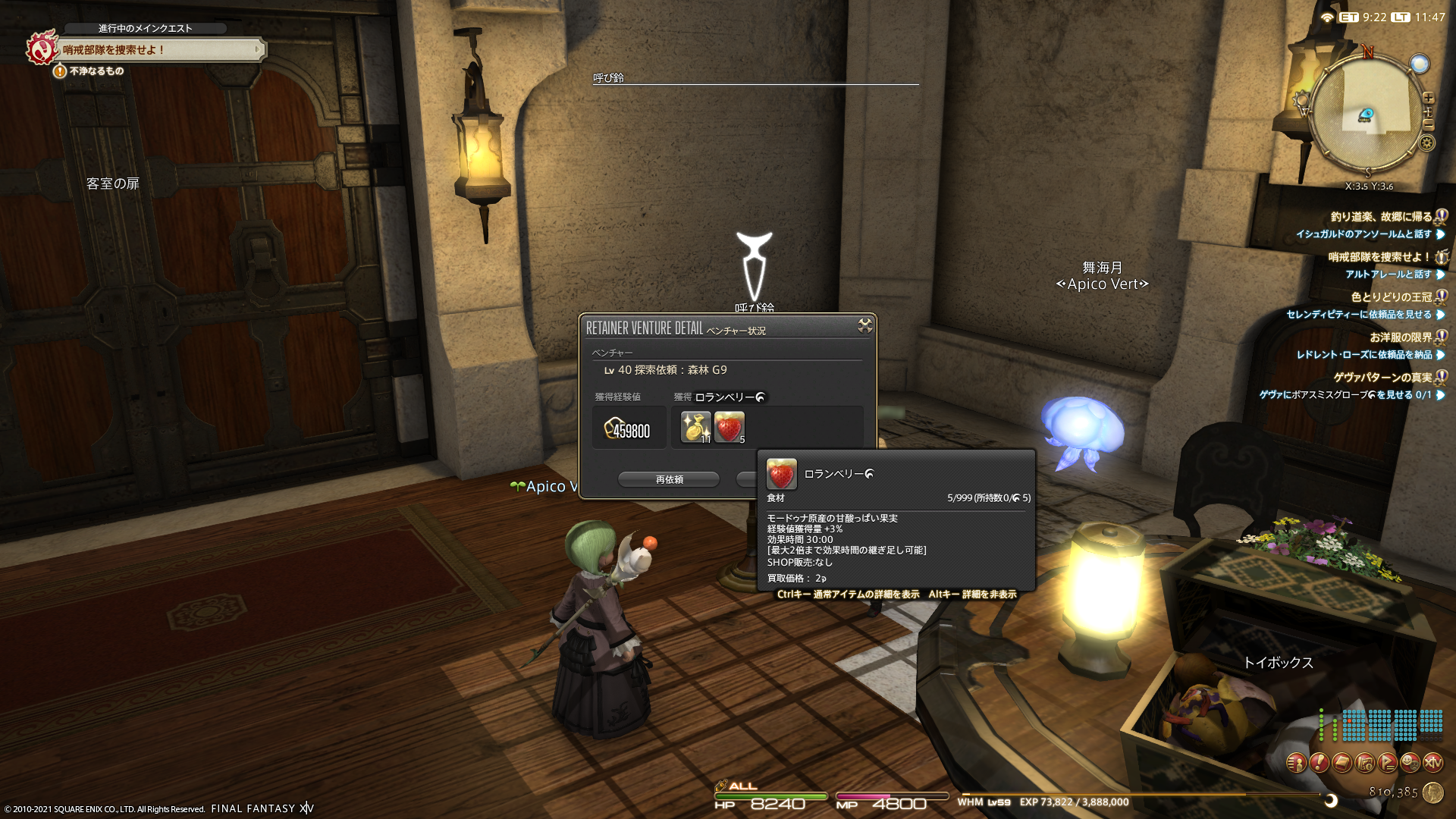Open the party flag menu icon
Image resolution: width=1456 pixels, height=819 pixels.
coord(1387,762)
